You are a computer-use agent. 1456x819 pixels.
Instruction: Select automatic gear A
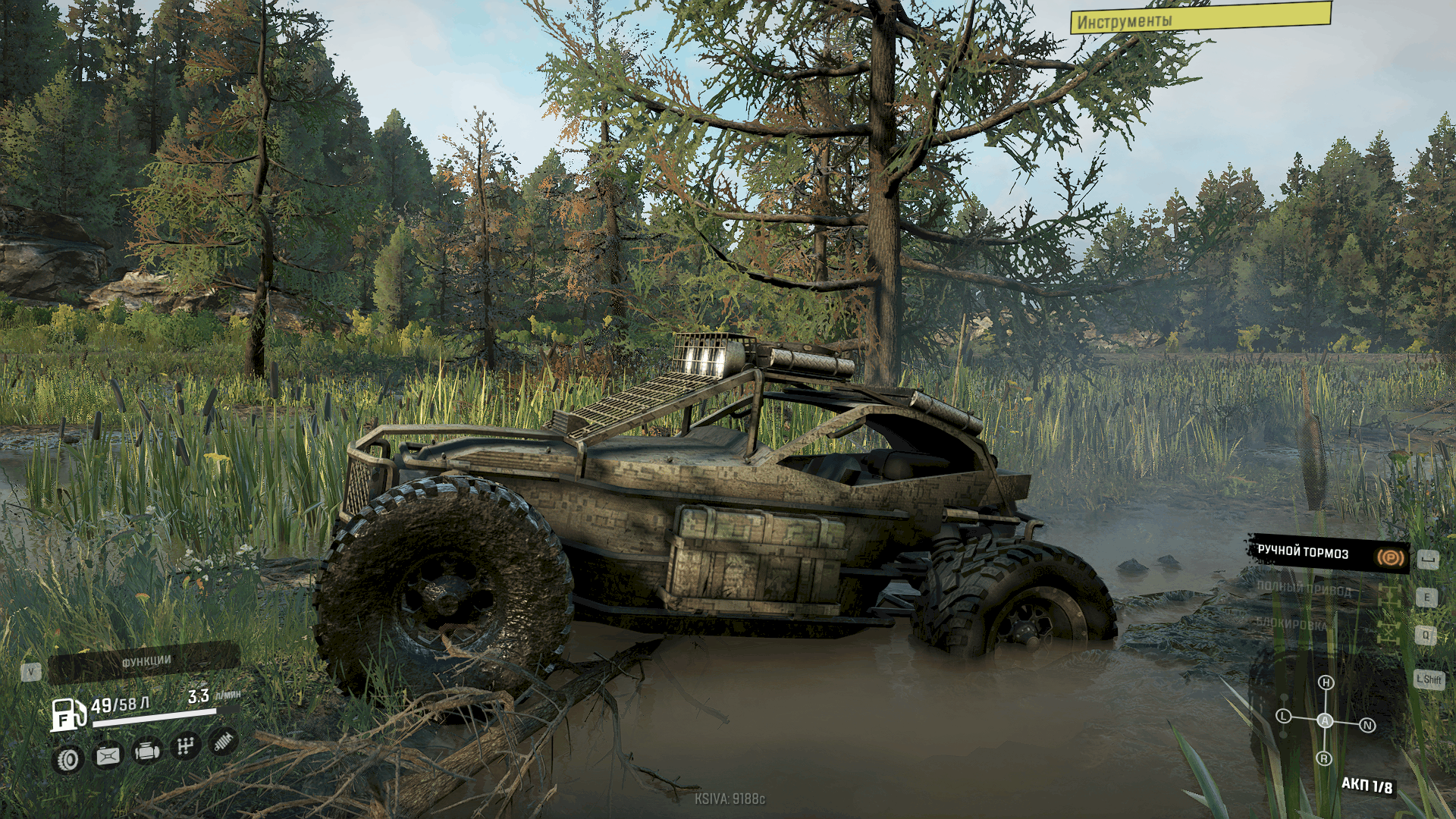pyautogui.click(x=1325, y=720)
